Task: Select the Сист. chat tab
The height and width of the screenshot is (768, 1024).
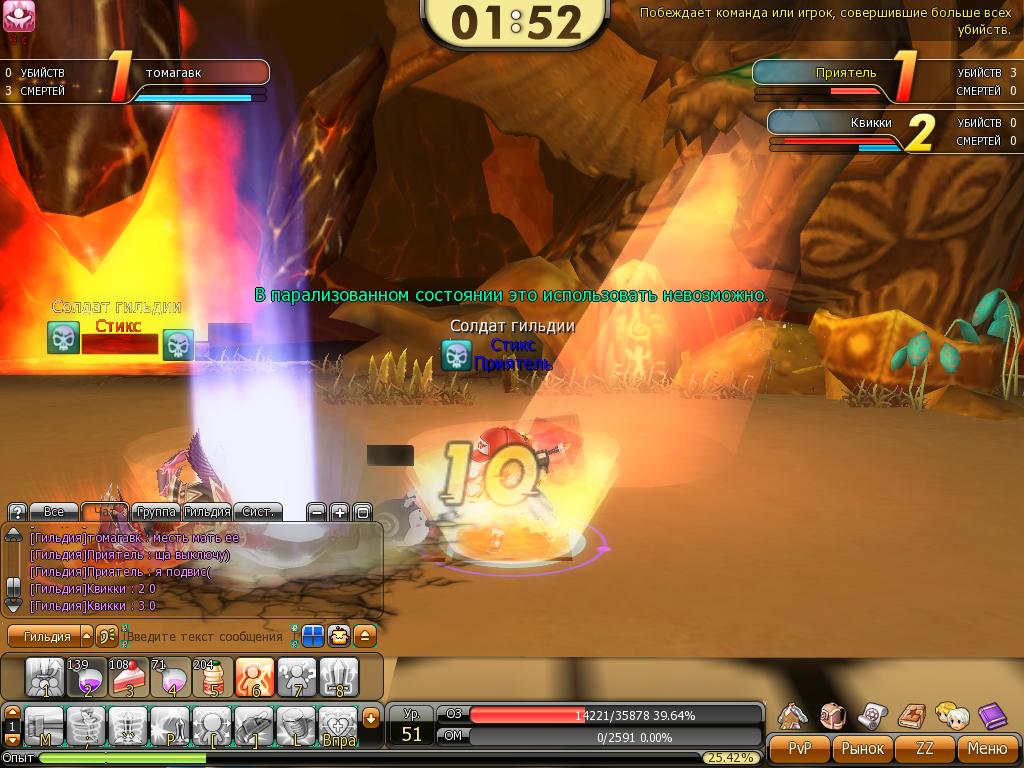Action: [258, 512]
